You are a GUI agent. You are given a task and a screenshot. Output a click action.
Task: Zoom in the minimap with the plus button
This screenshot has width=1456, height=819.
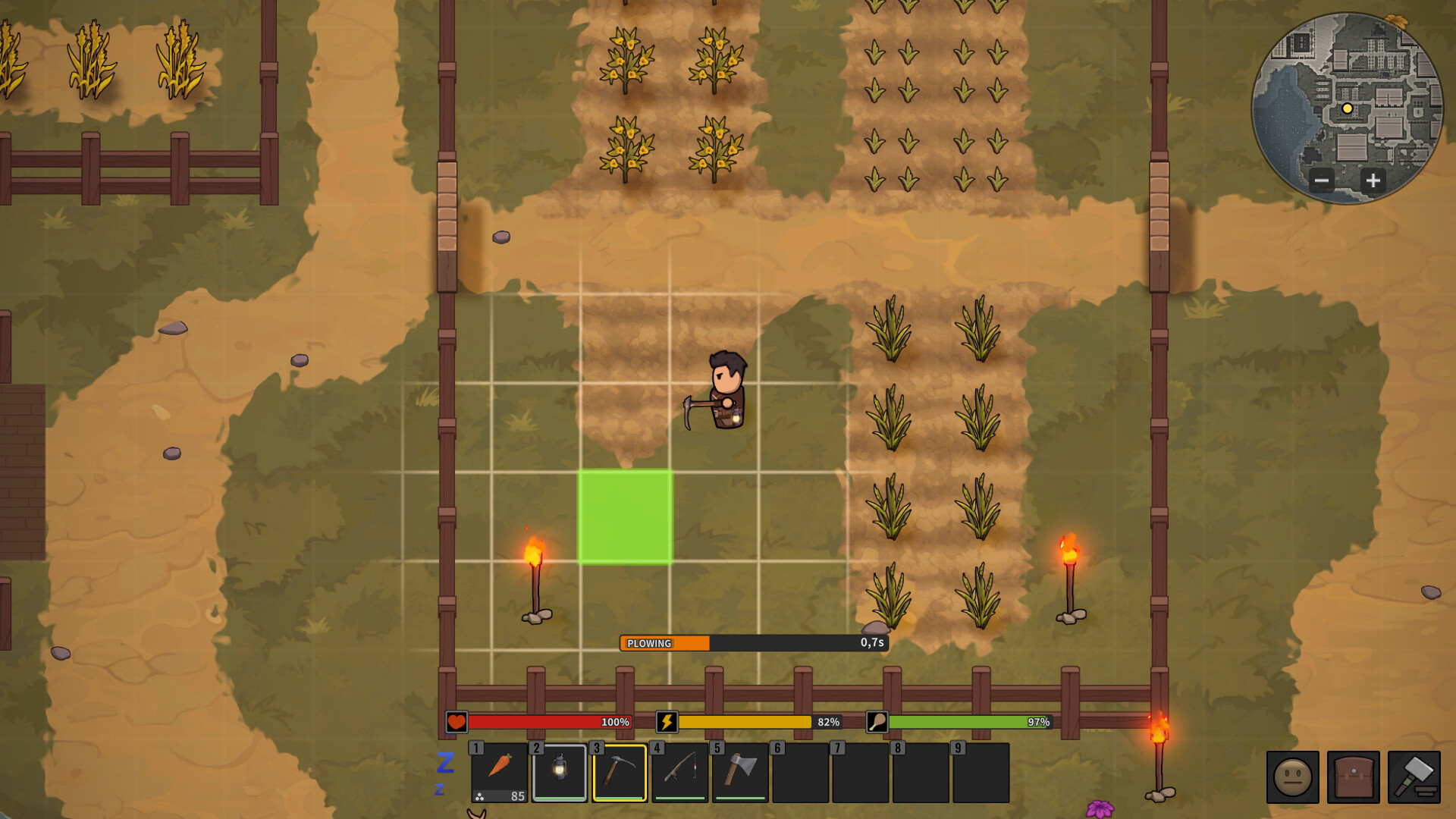[1374, 181]
